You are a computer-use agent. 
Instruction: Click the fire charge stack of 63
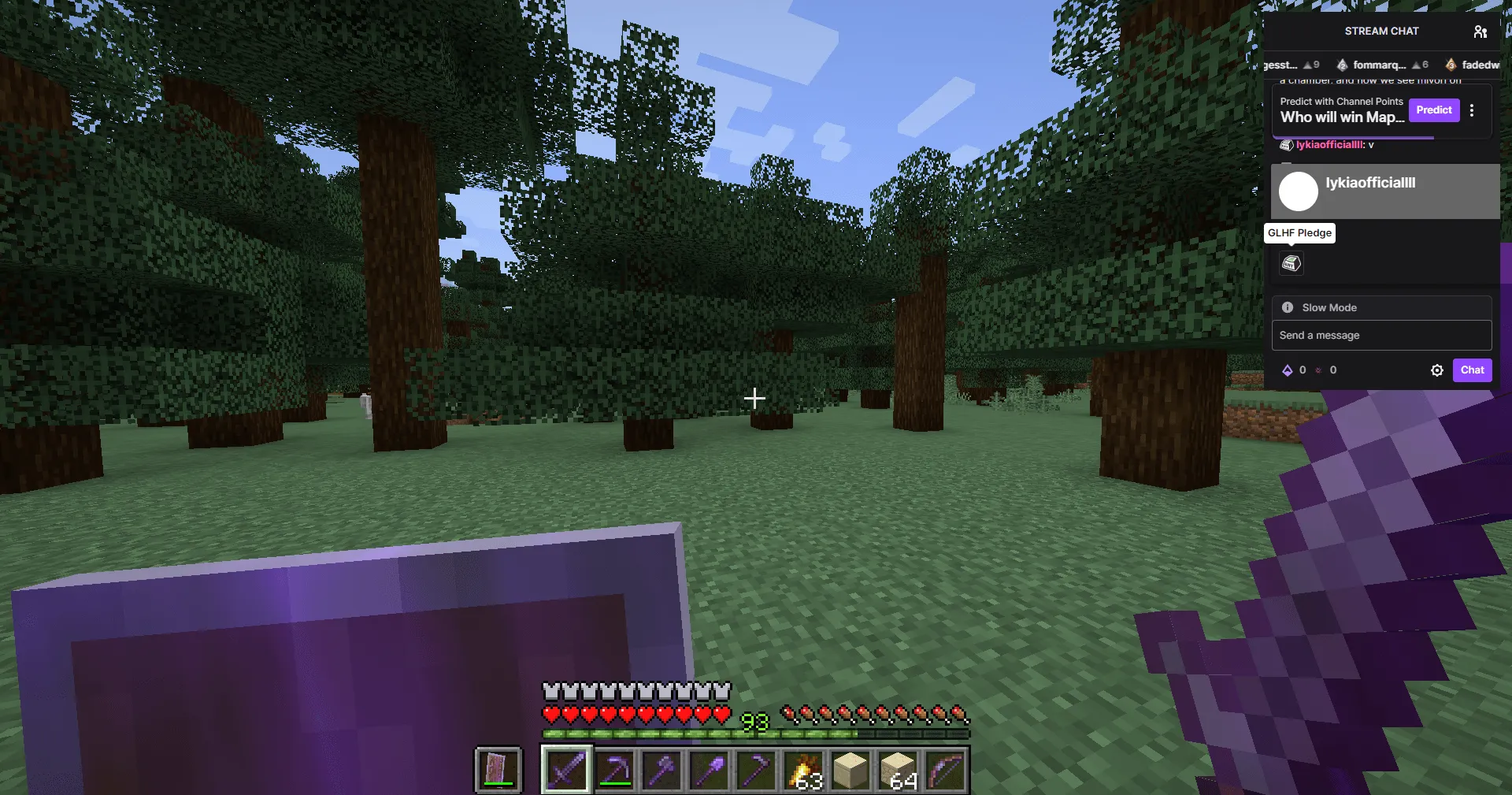[802, 770]
